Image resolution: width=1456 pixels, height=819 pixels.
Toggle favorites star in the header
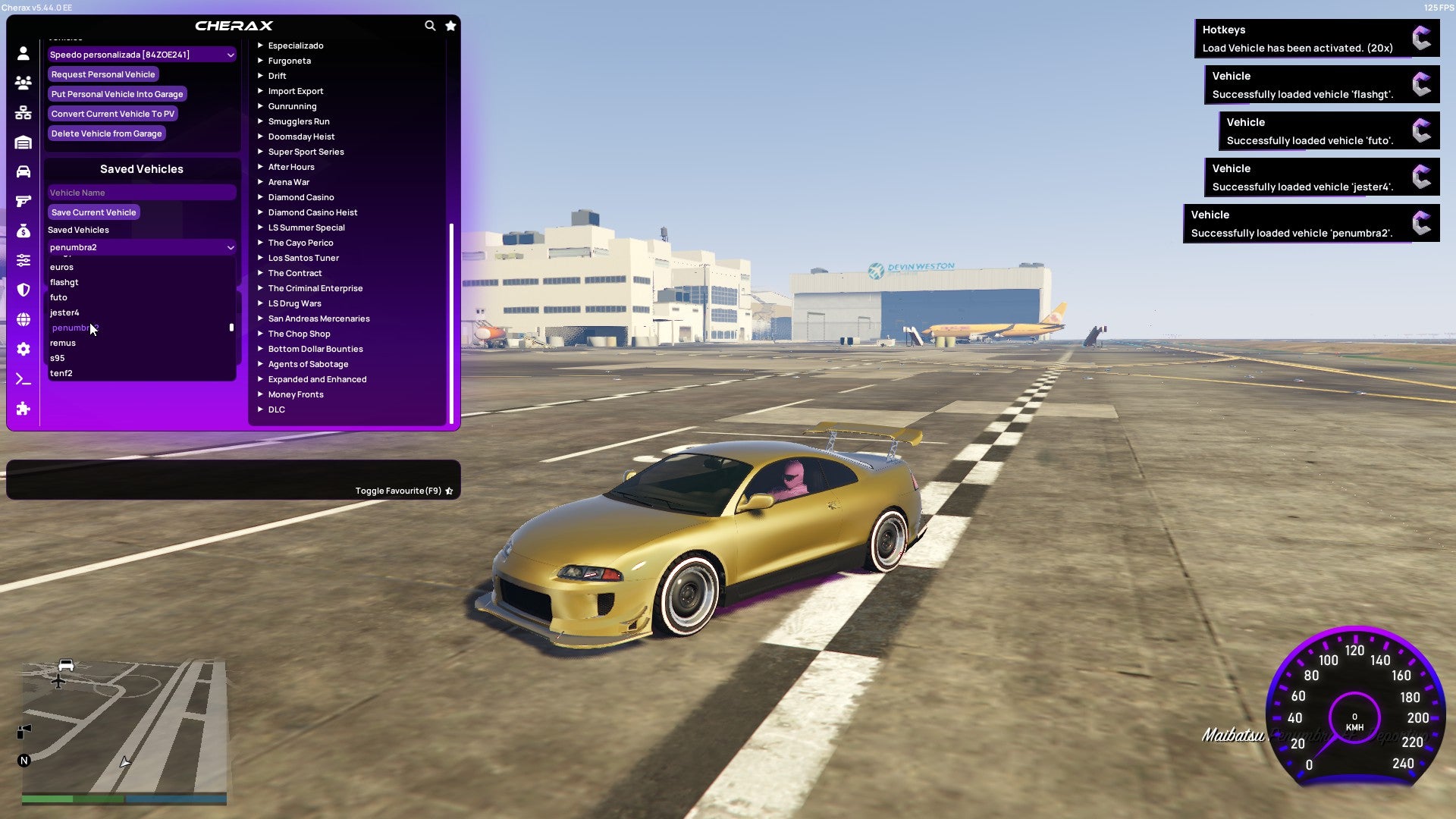pos(450,25)
